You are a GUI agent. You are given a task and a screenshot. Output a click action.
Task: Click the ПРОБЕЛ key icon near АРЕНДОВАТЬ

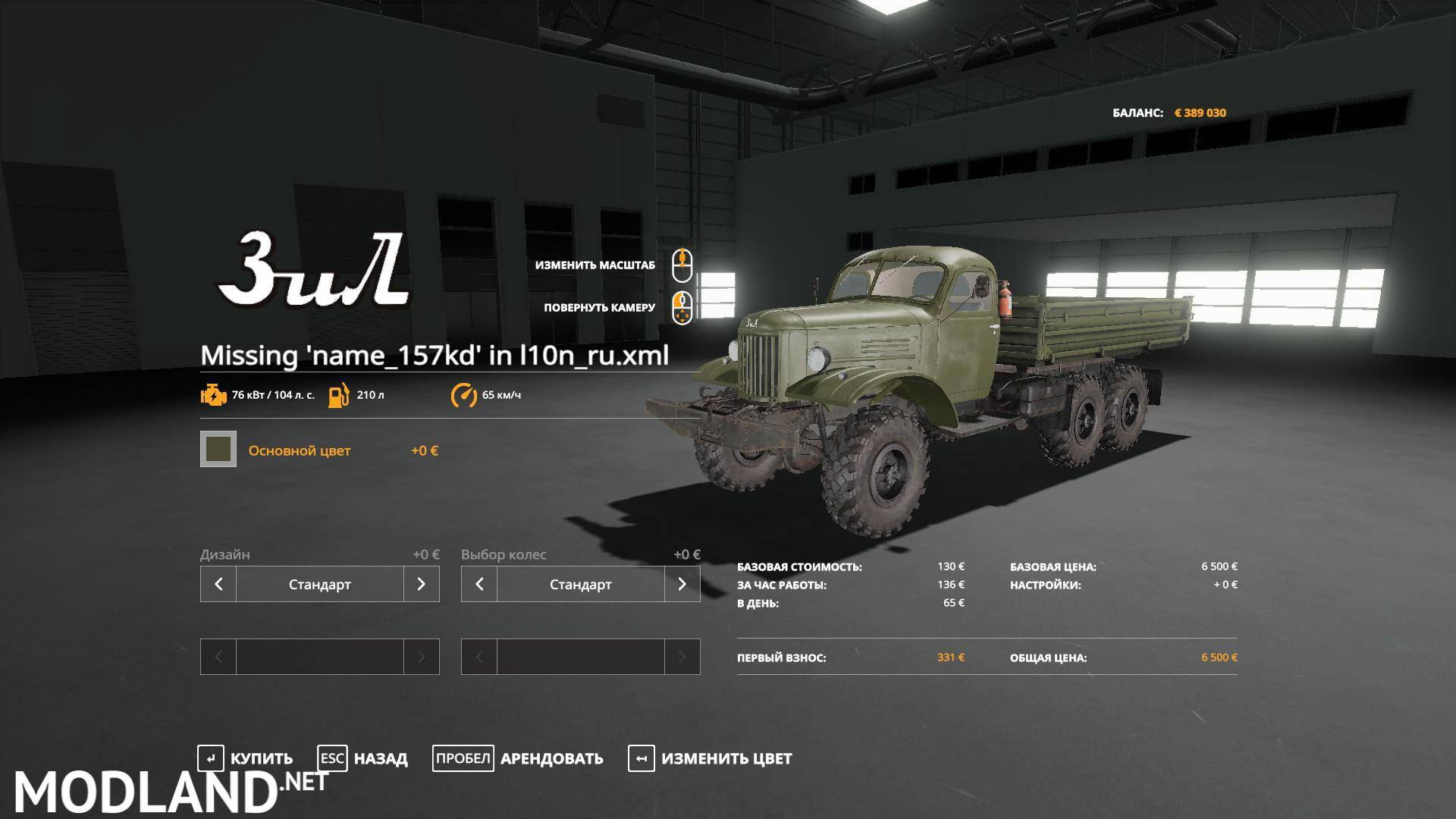click(x=463, y=758)
